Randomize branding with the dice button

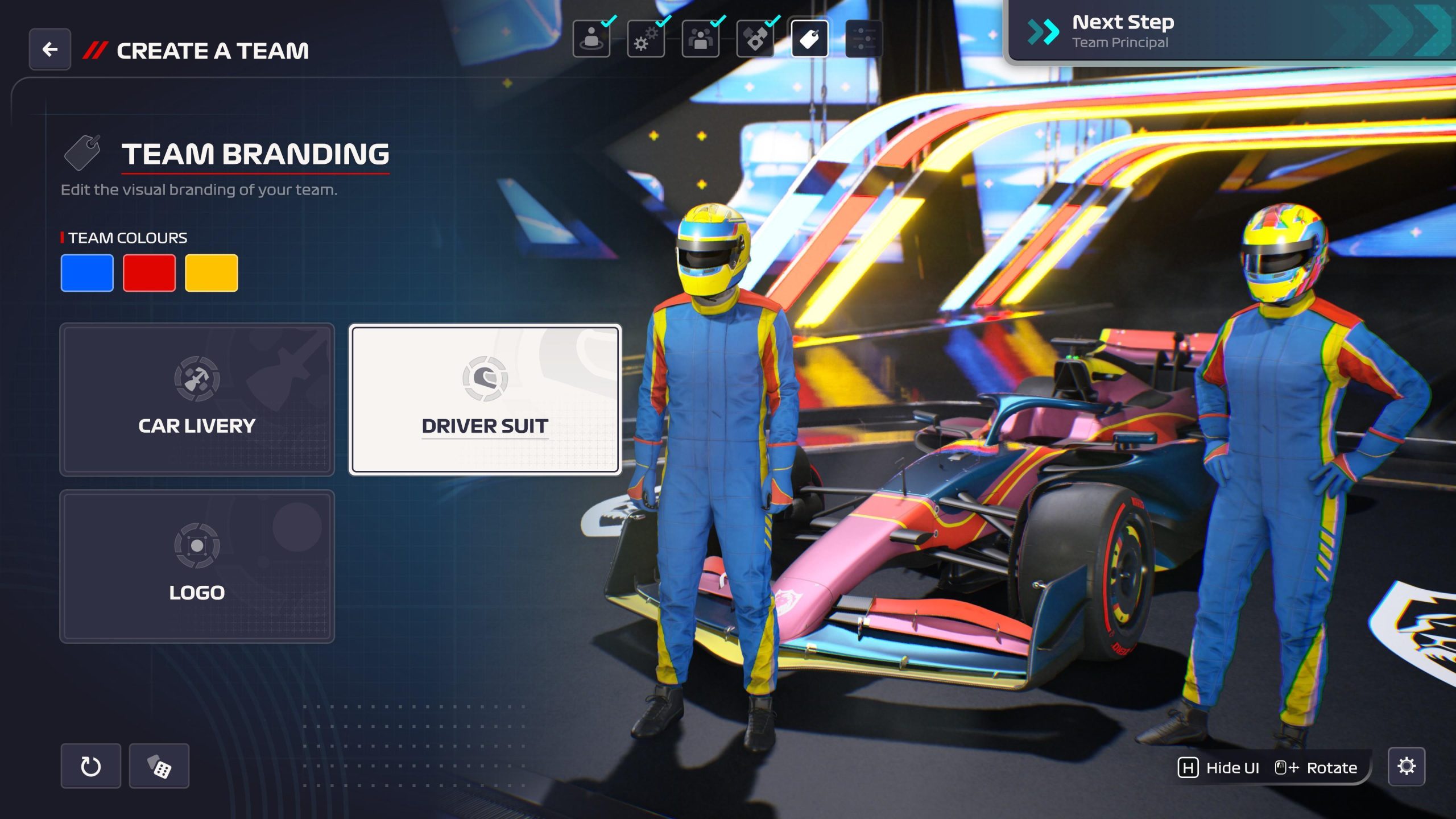tap(159, 766)
